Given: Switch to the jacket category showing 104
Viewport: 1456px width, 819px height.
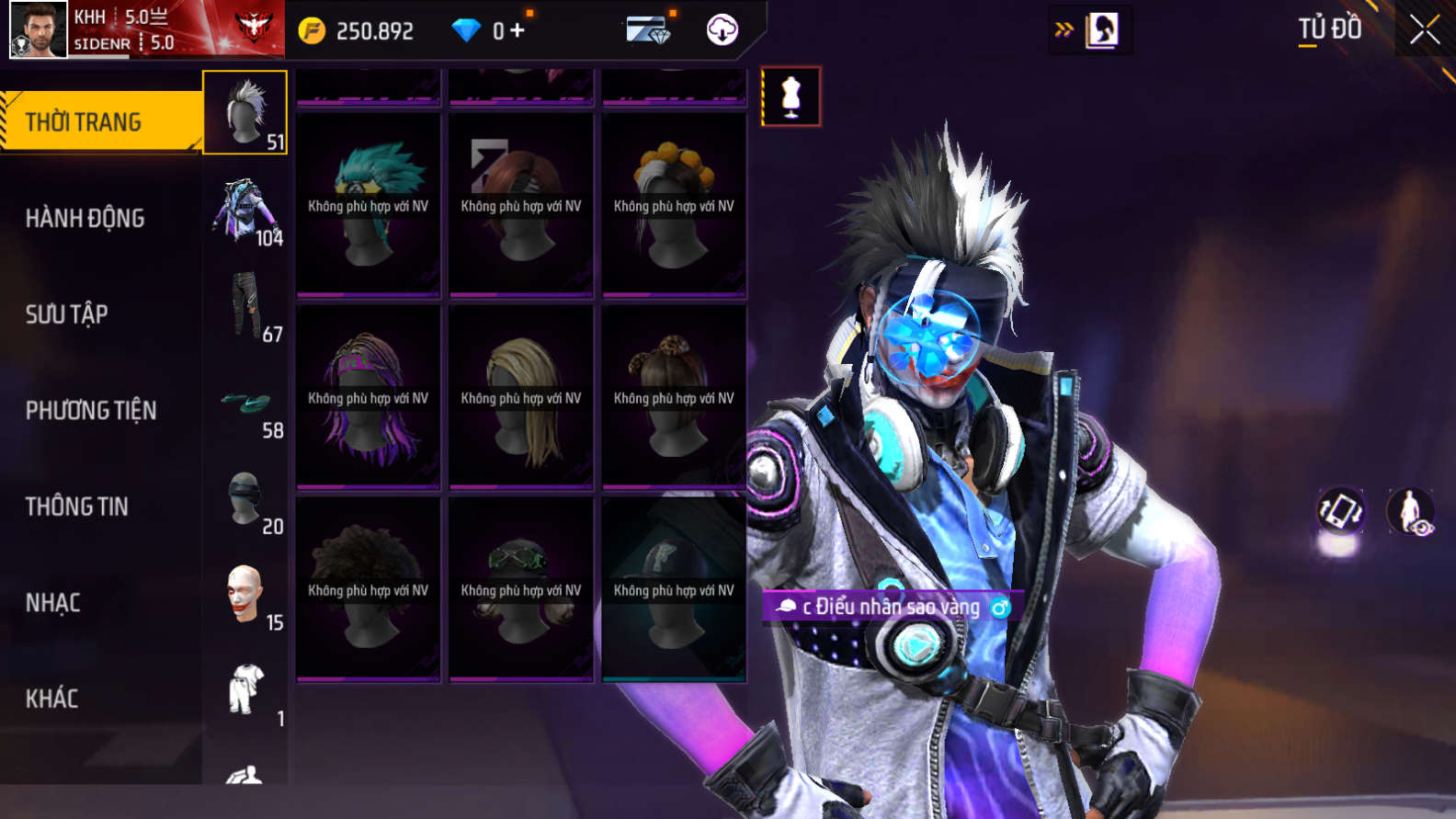Looking at the screenshot, I should click(245, 210).
